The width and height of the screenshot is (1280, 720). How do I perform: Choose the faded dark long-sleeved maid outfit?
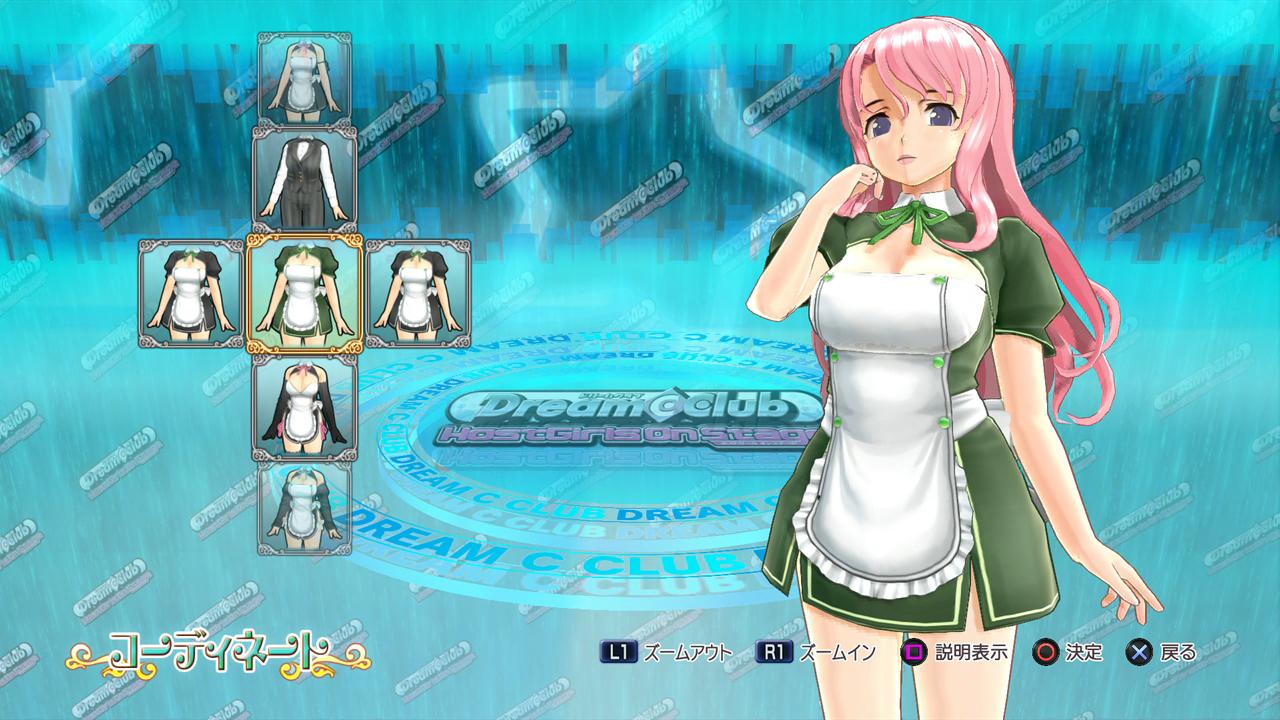(304, 507)
